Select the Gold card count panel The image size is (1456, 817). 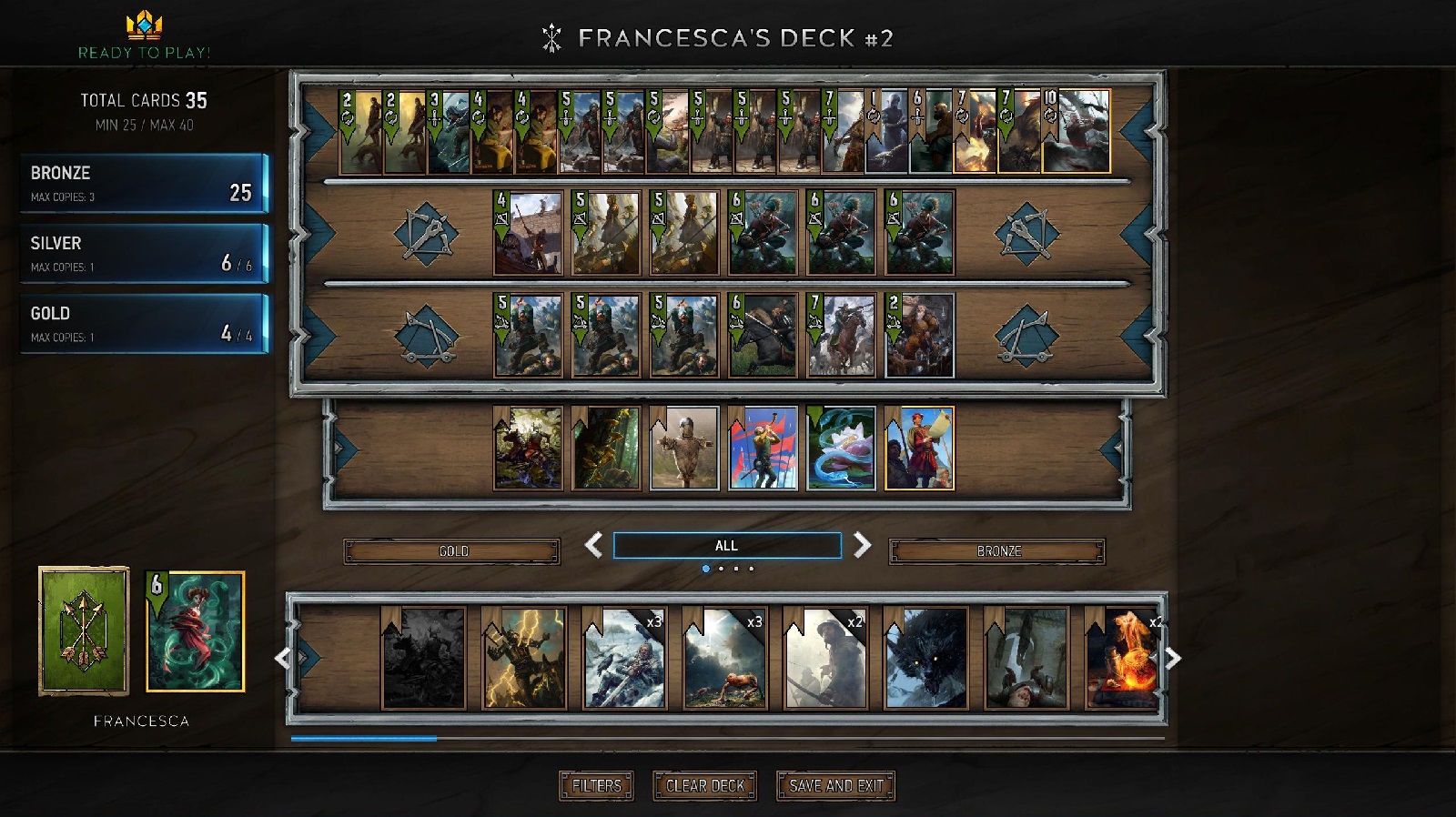click(144, 323)
